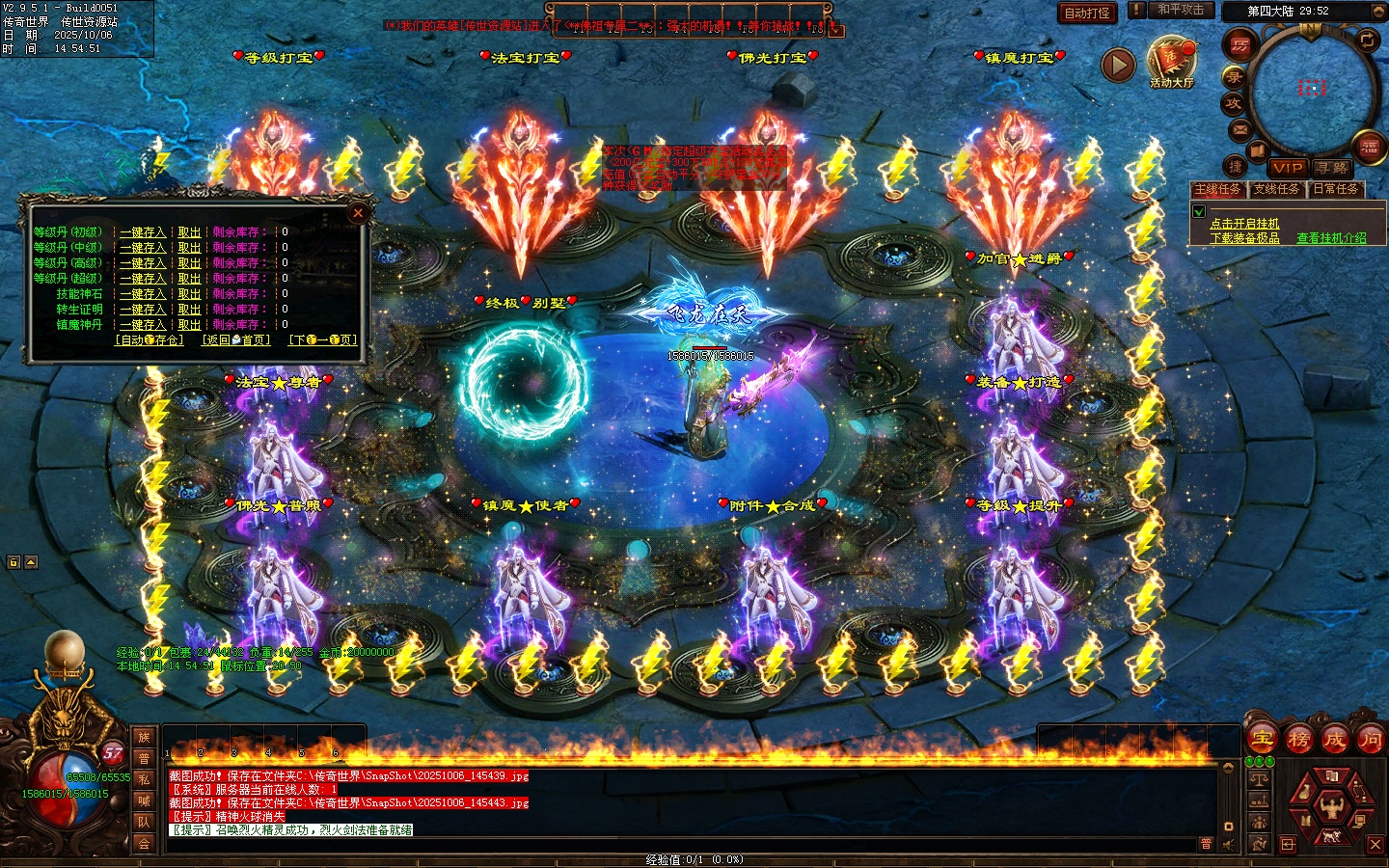Return to the 返回首页 home page
This screenshot has width=1389, height=868.
click(x=236, y=340)
